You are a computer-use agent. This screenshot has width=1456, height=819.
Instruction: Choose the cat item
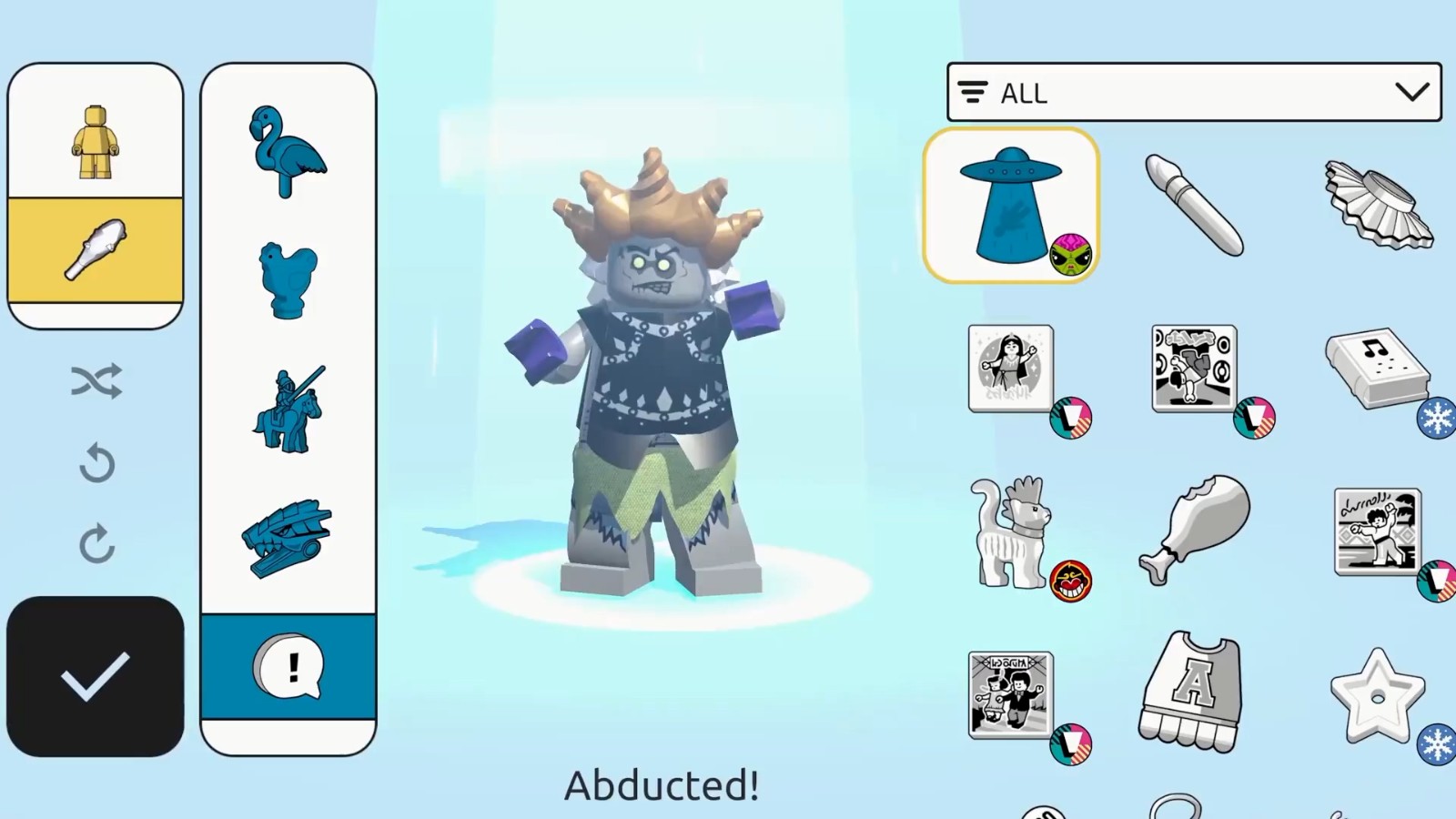[x=1010, y=532]
